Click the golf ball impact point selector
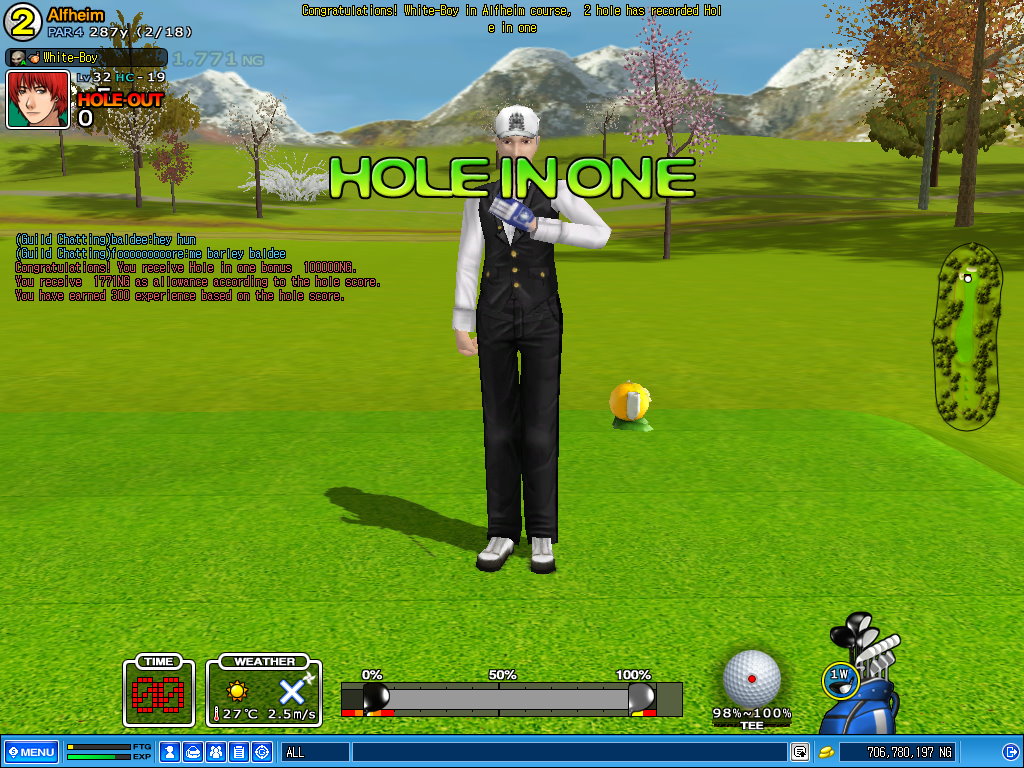1024x768 pixels. point(752,677)
